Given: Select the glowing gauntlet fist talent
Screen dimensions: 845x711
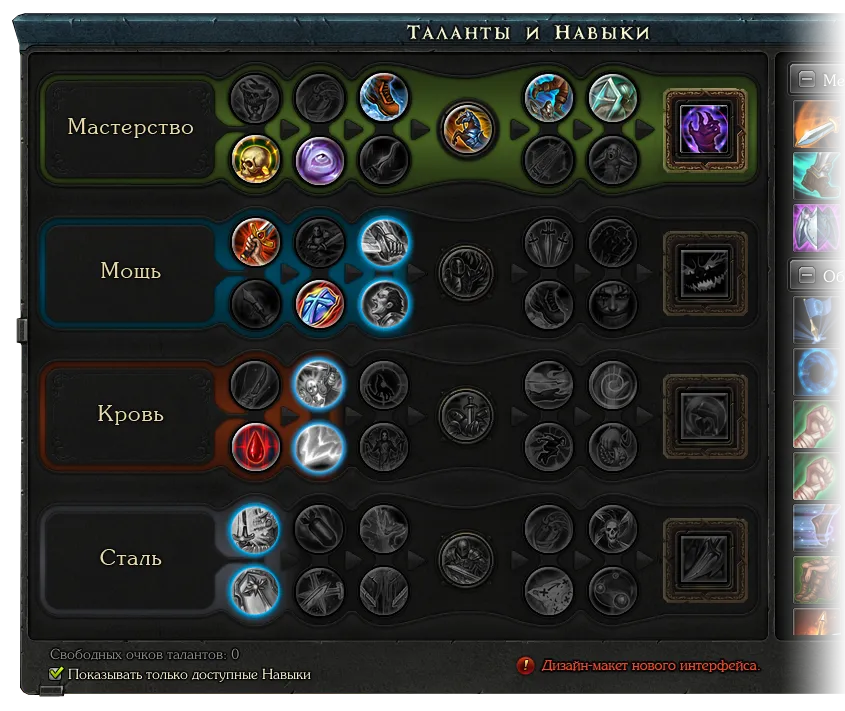Looking at the screenshot, I should 384,242.
